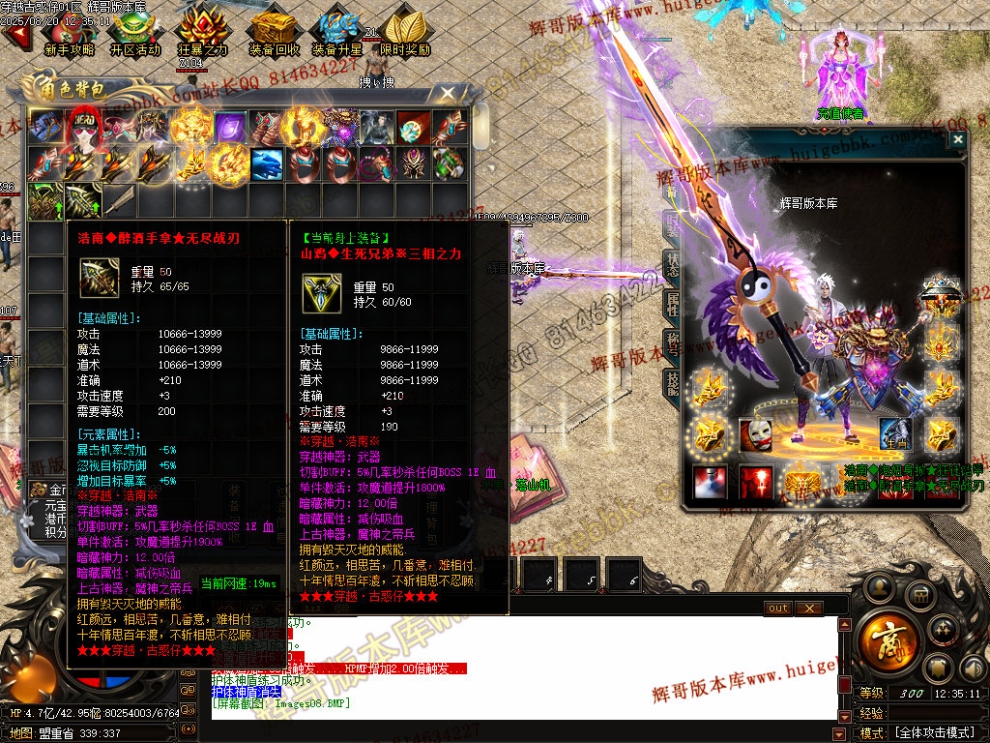Click the chat window's out button
This screenshot has width=990, height=743.
(x=777, y=608)
